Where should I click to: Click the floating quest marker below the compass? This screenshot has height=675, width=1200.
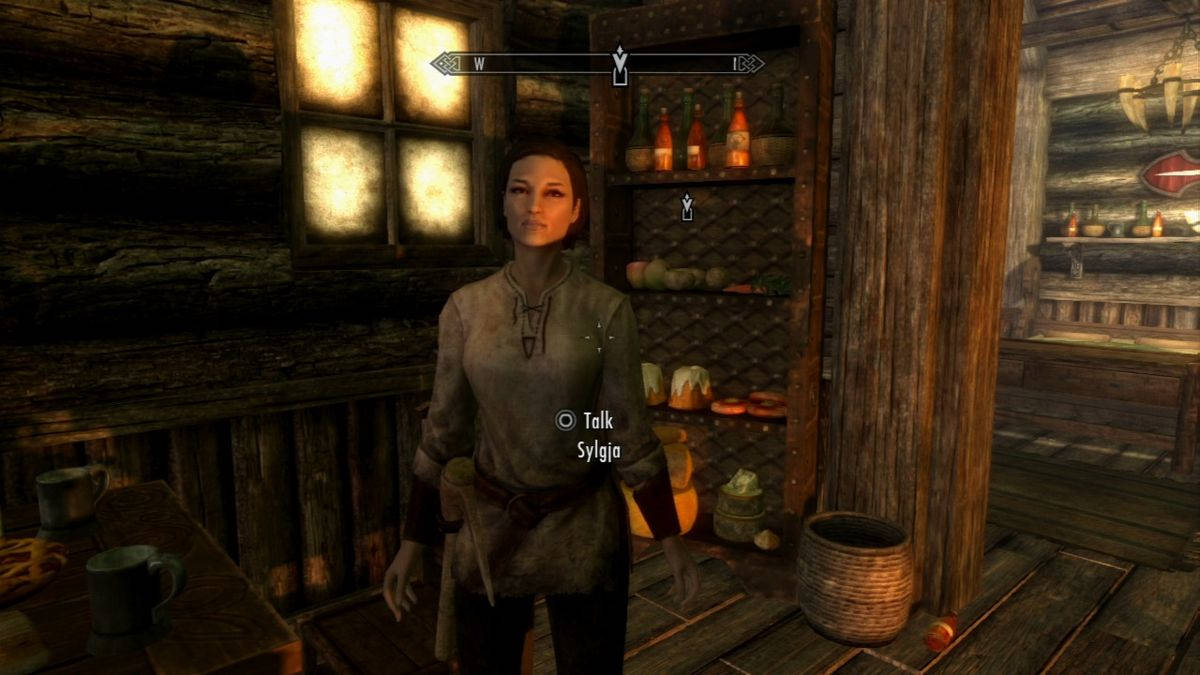pos(687,207)
